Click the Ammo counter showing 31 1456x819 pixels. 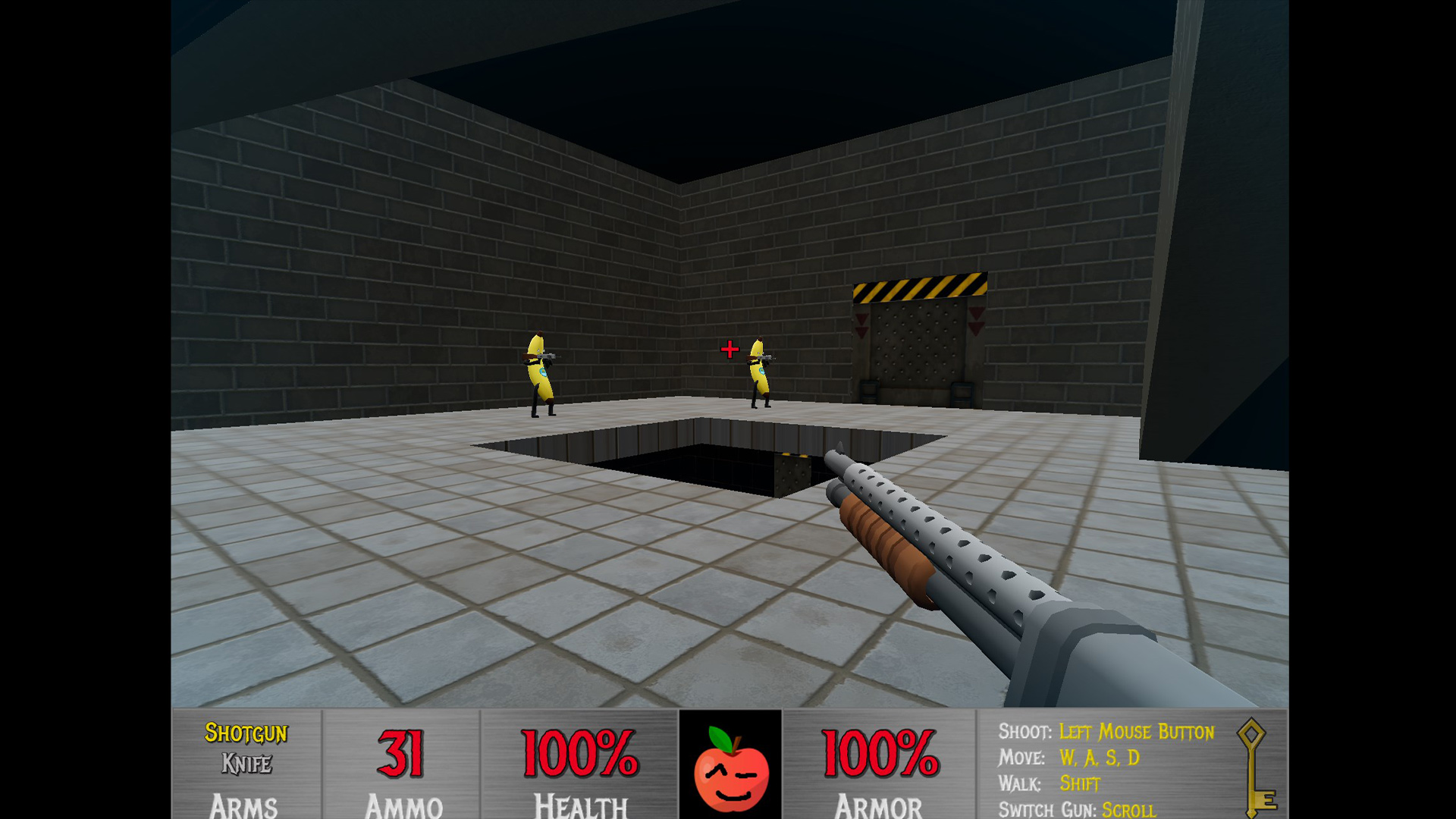[401, 752]
